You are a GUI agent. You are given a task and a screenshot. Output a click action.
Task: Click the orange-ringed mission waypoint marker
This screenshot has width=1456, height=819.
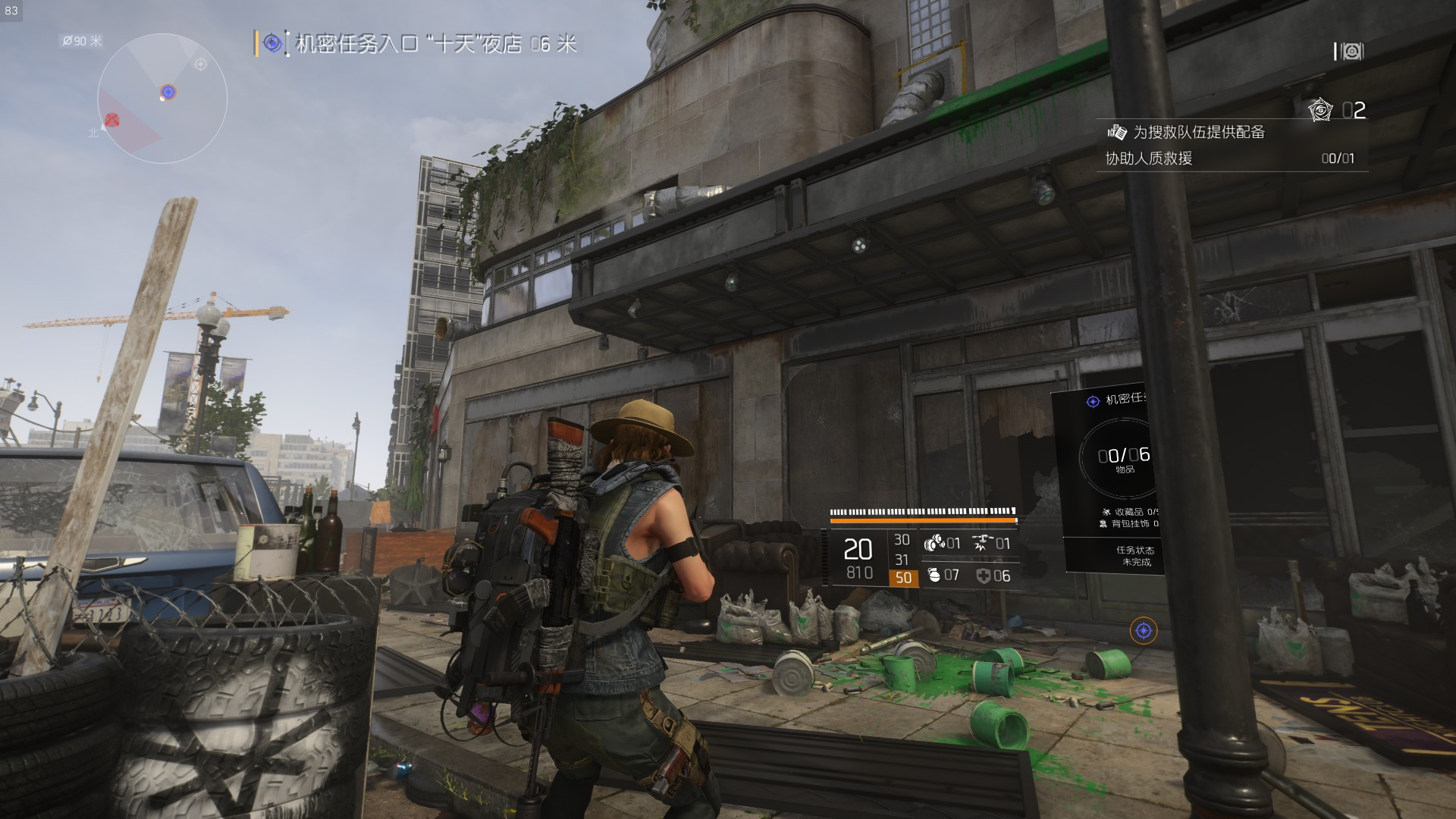tap(1144, 630)
